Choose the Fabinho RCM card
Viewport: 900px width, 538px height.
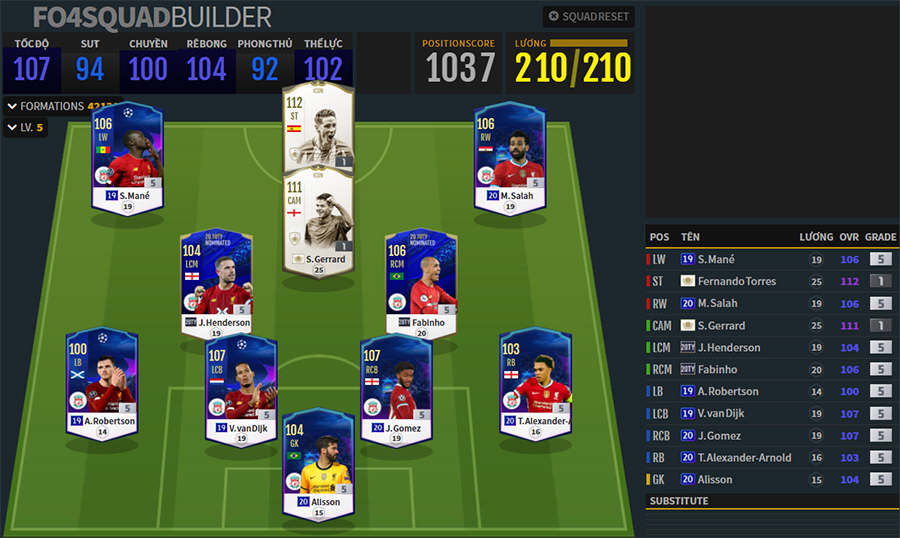tap(422, 284)
